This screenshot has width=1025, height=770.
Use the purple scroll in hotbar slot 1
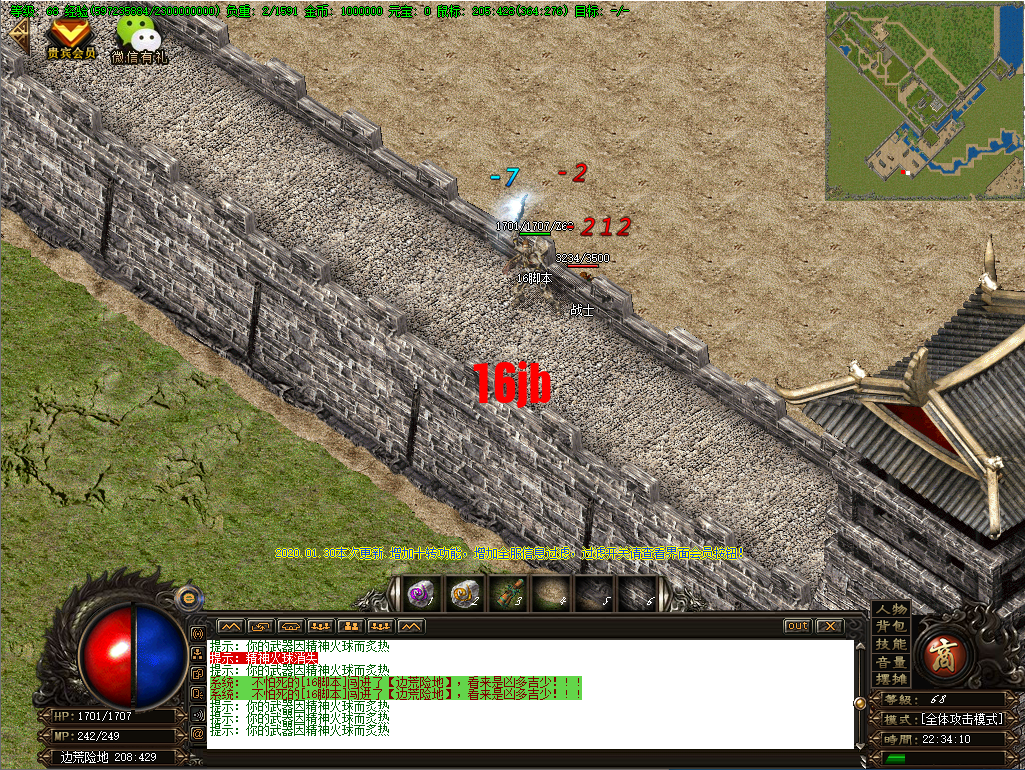point(421,594)
